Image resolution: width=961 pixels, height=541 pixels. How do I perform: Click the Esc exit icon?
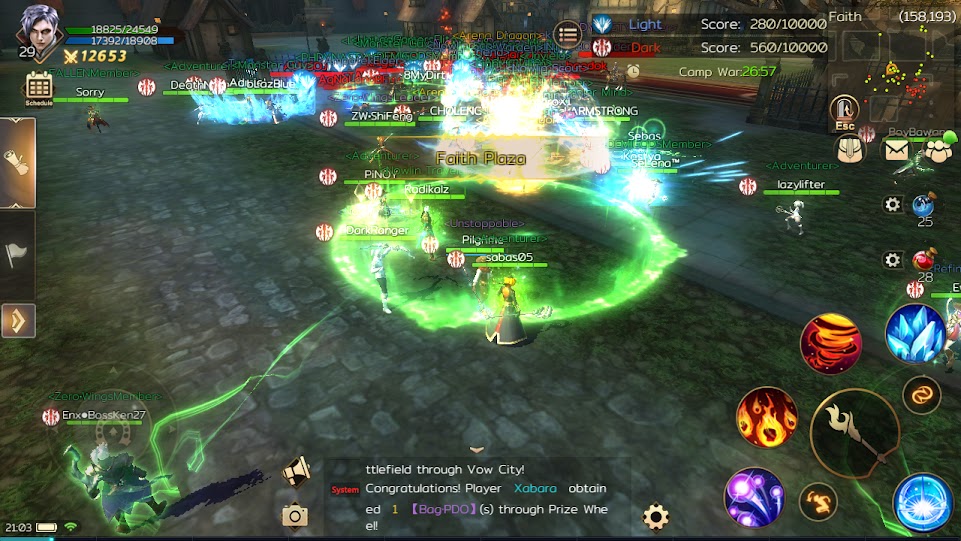tap(845, 112)
